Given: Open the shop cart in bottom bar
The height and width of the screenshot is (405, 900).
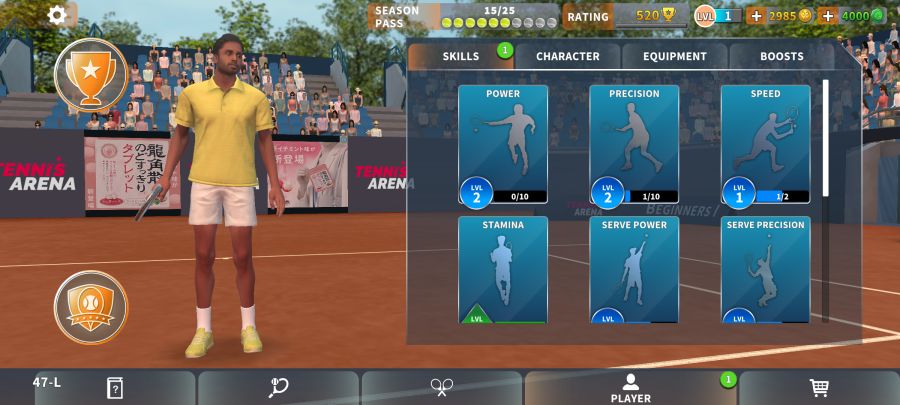Looking at the screenshot, I should (818, 388).
